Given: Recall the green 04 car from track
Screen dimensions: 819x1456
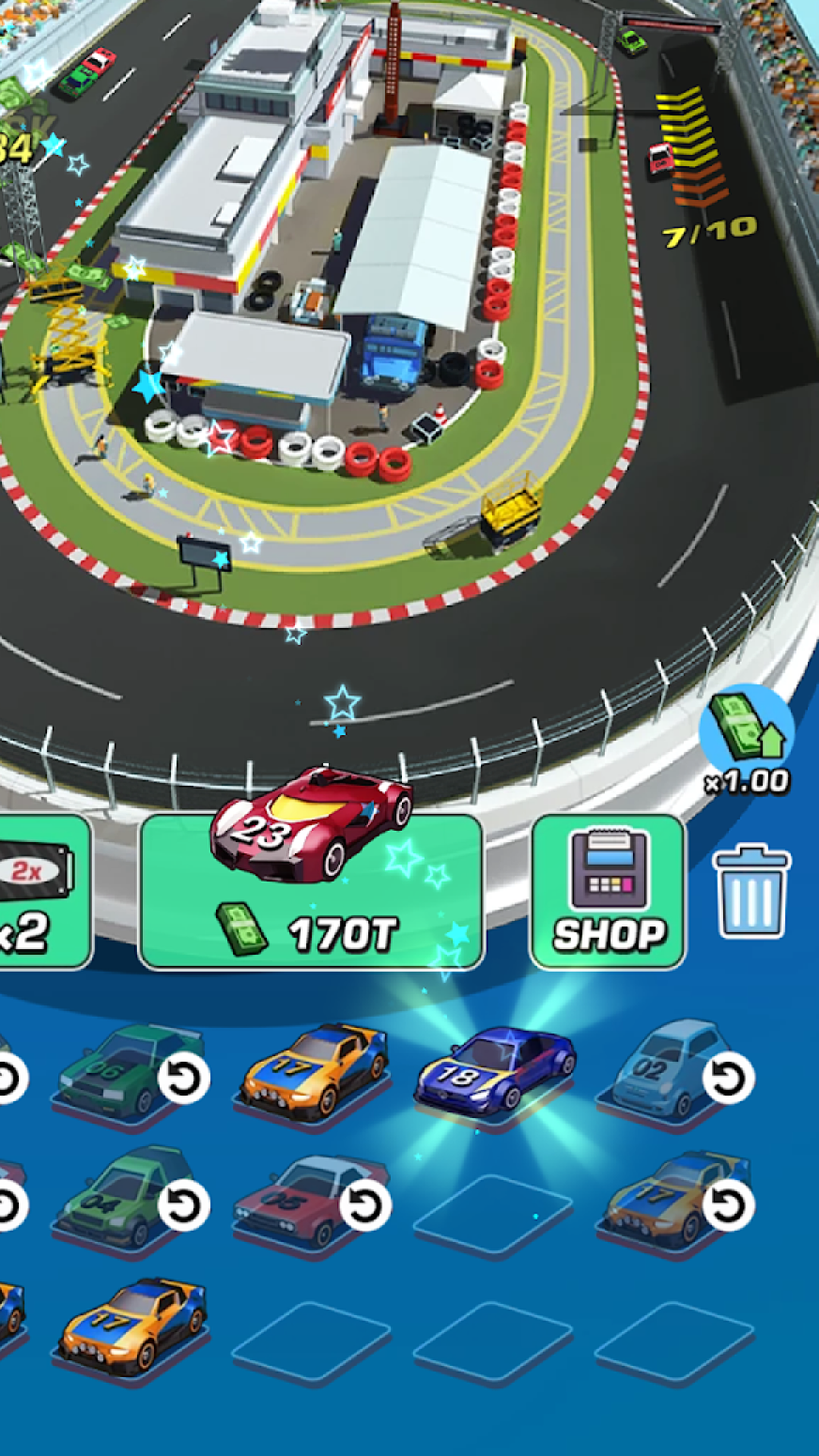Looking at the screenshot, I should (183, 1205).
